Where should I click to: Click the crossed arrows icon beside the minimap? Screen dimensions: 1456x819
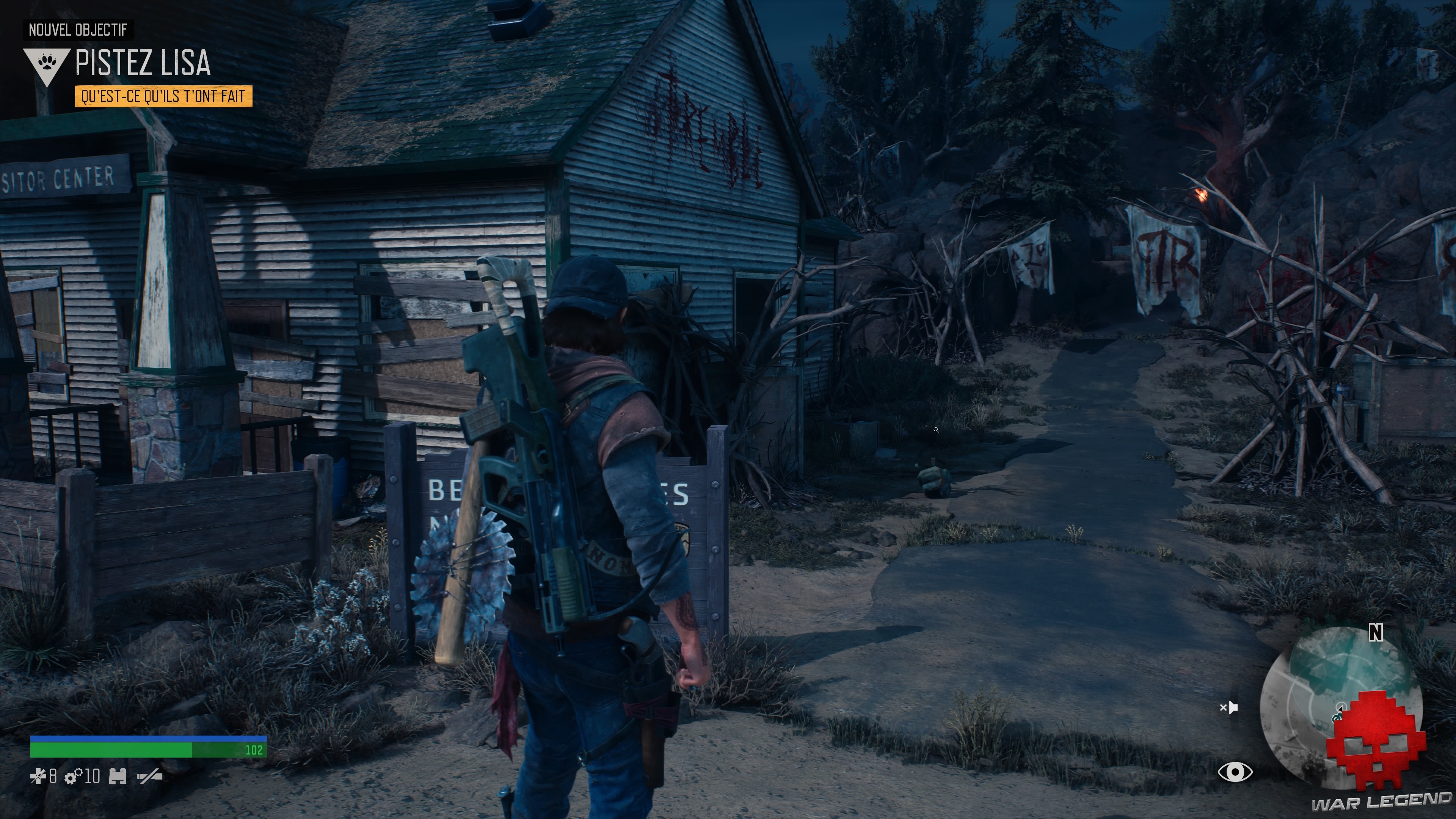coord(1230,708)
